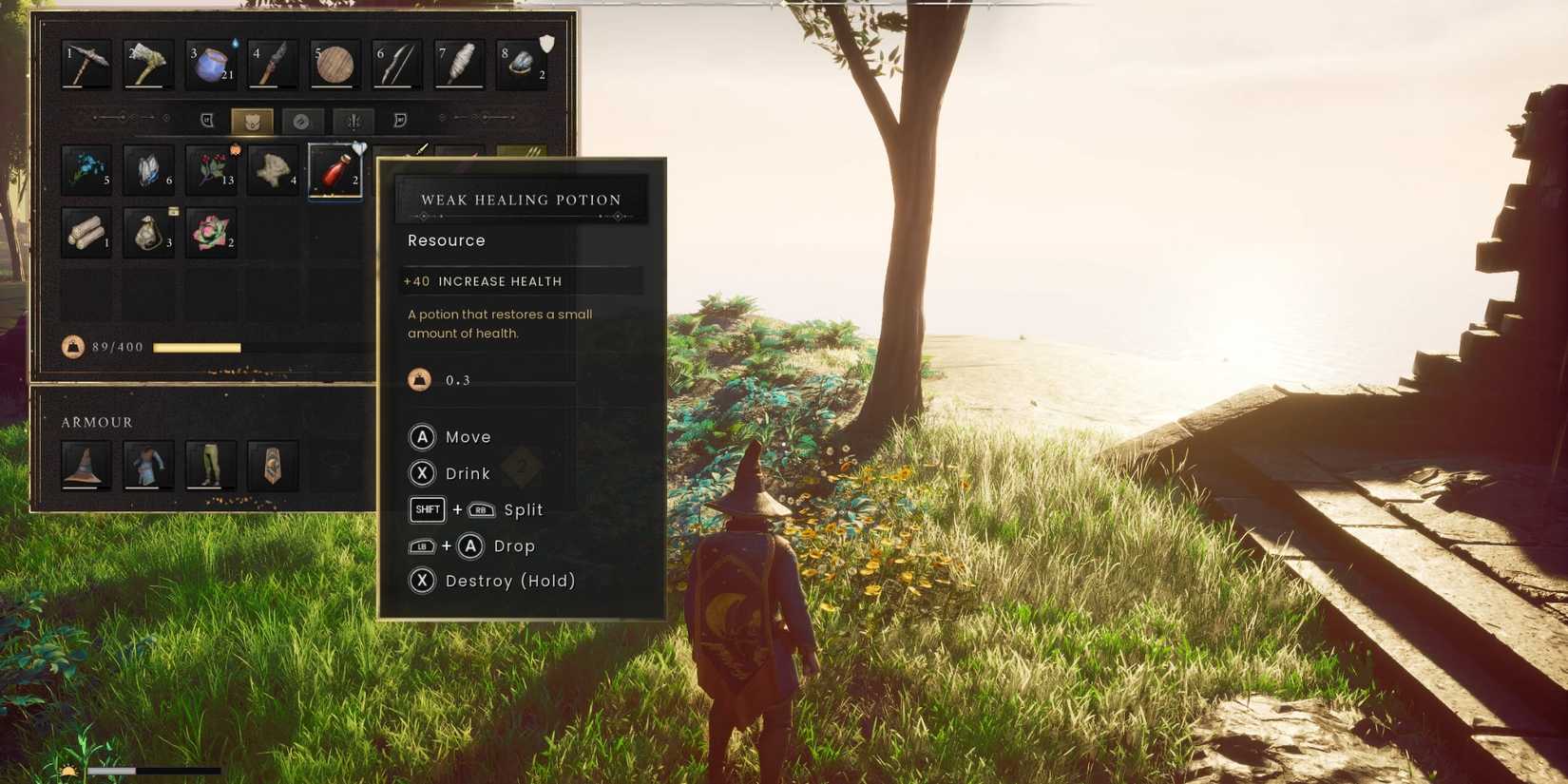The height and width of the screenshot is (784, 1568).
Task: Switch to the resources bag filter tab
Action: [x=252, y=120]
